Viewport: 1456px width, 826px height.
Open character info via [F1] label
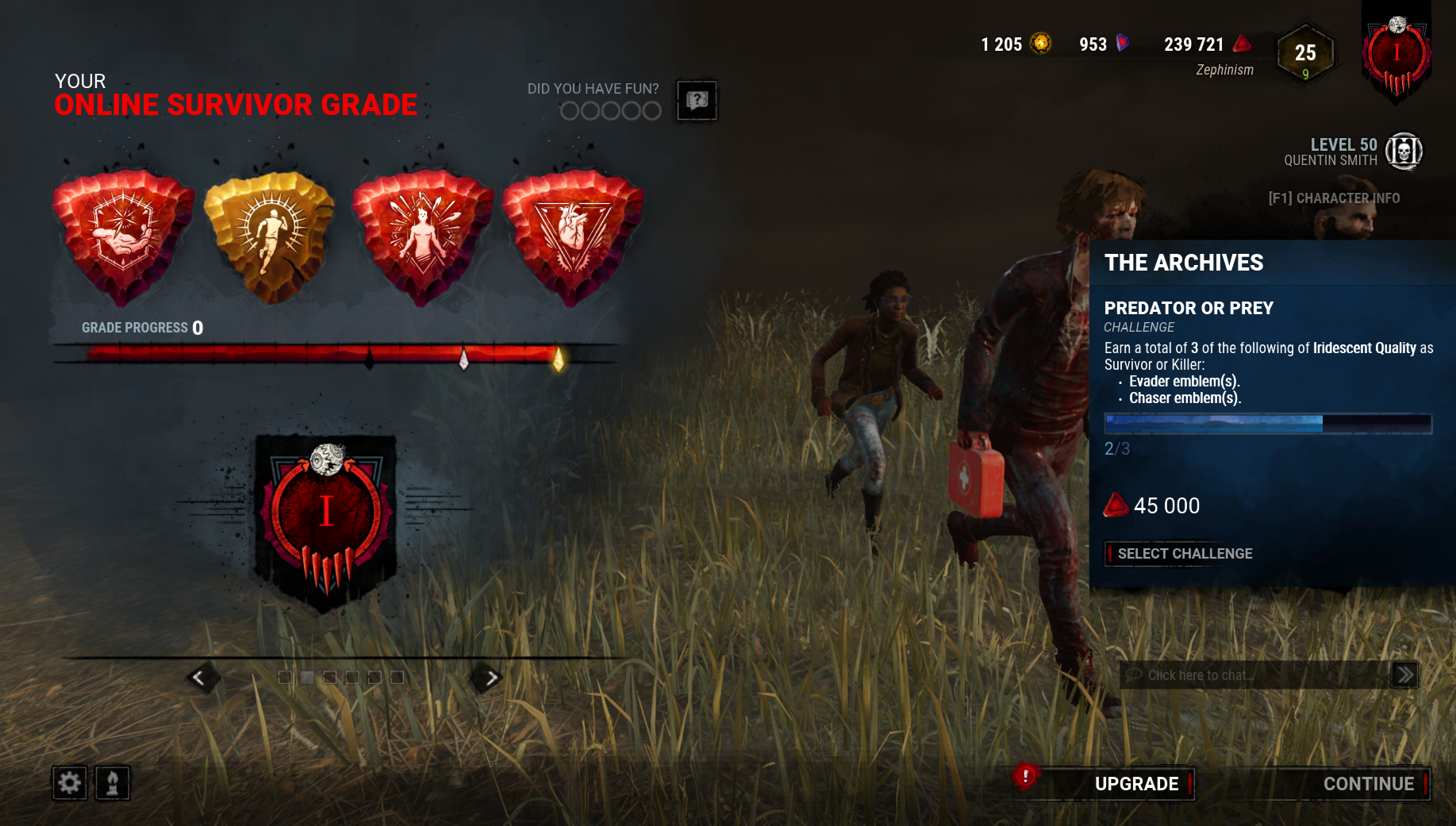point(1335,198)
